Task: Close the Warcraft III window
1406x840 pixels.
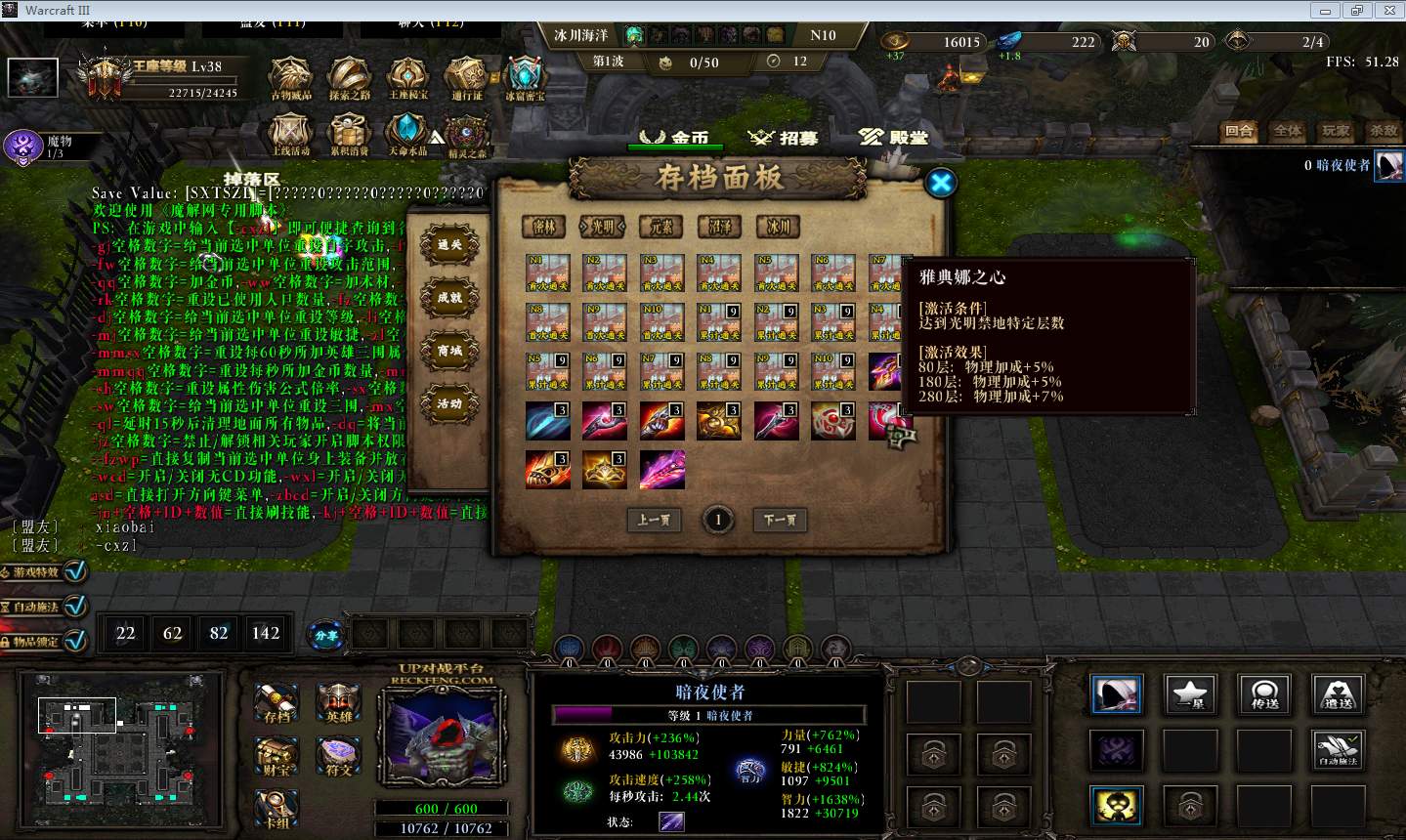Action: 1385,10
